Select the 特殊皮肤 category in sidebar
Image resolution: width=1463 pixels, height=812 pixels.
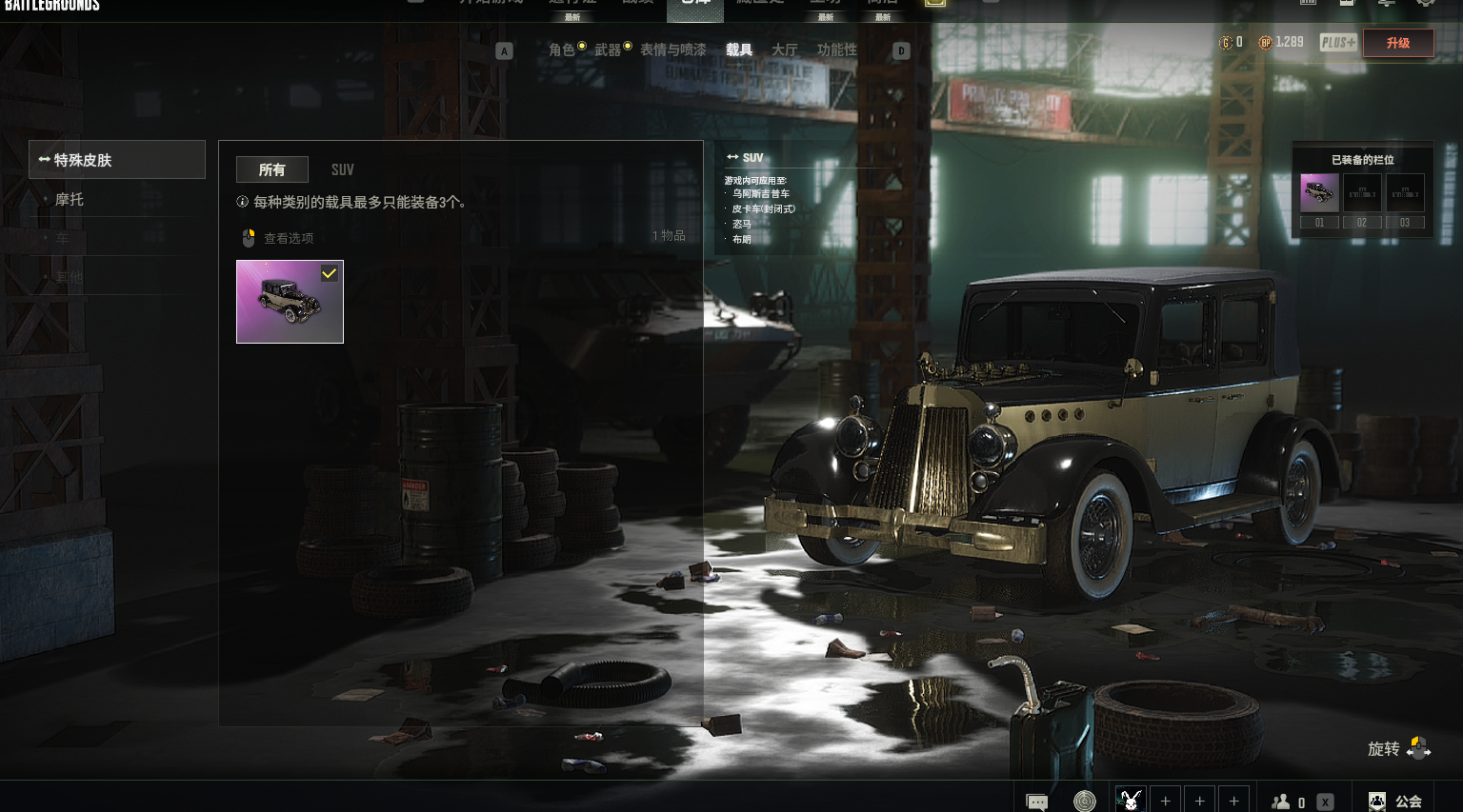[x=116, y=160]
